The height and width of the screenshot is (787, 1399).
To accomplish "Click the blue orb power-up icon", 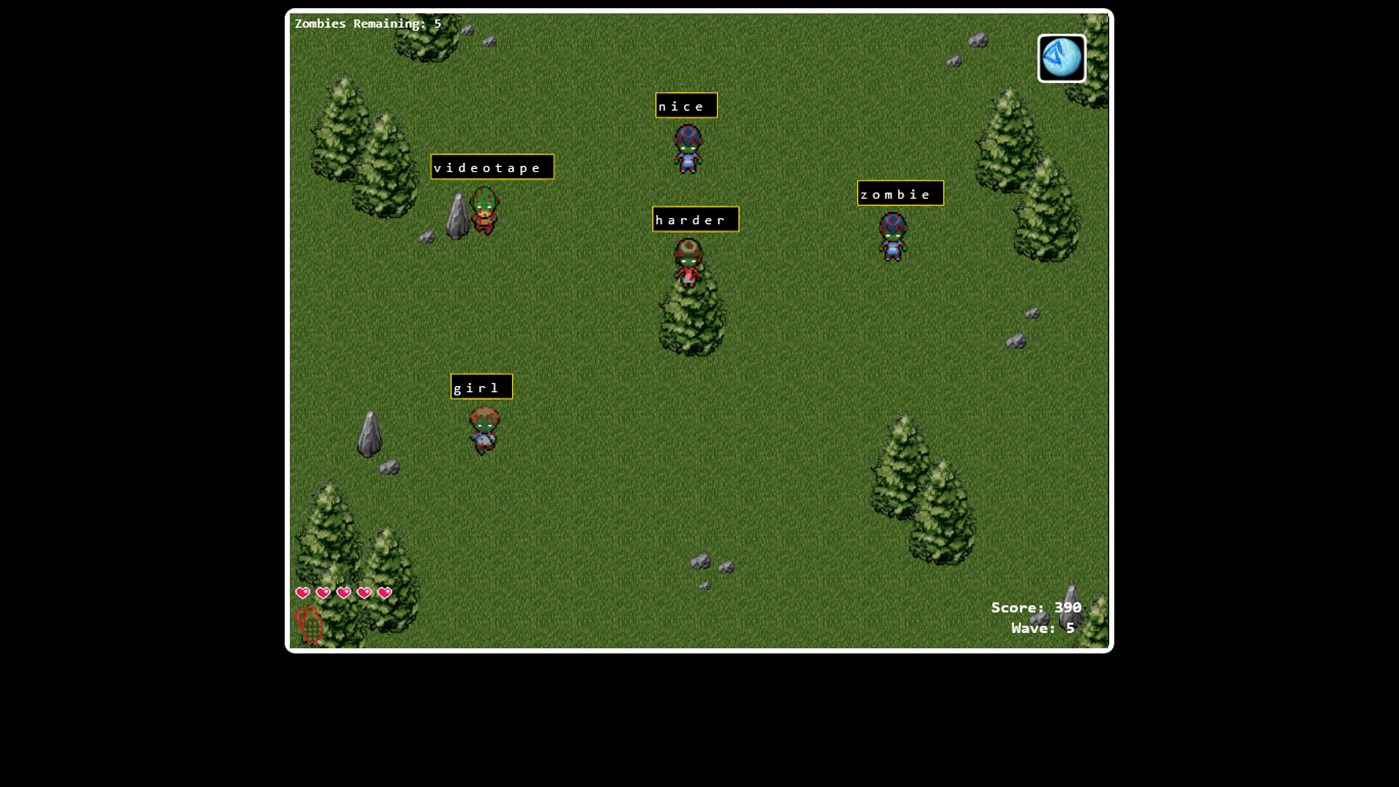I will pos(1060,57).
